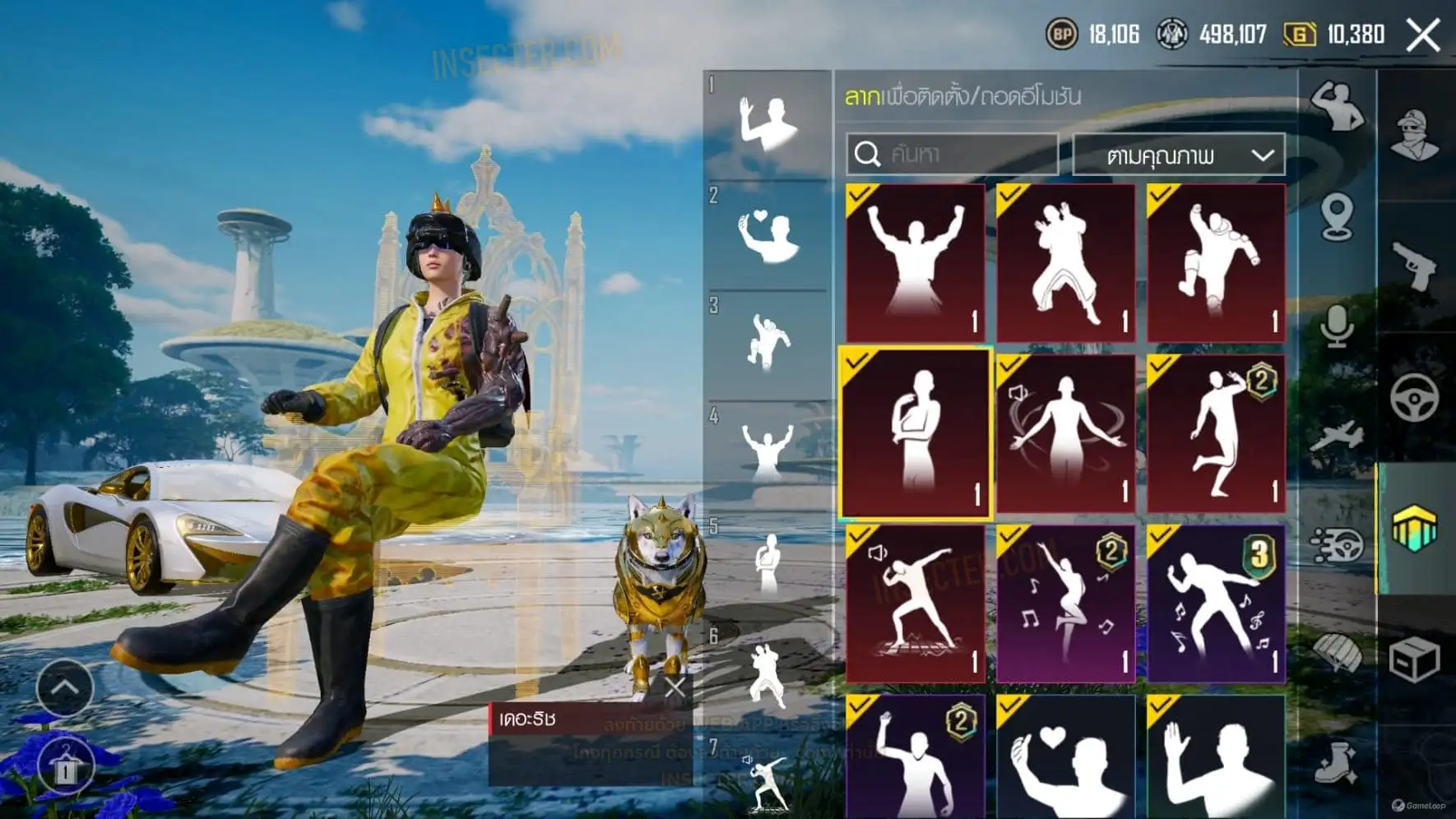Collapse panel with the up-arrow button
The image size is (1456, 819).
click(x=65, y=687)
